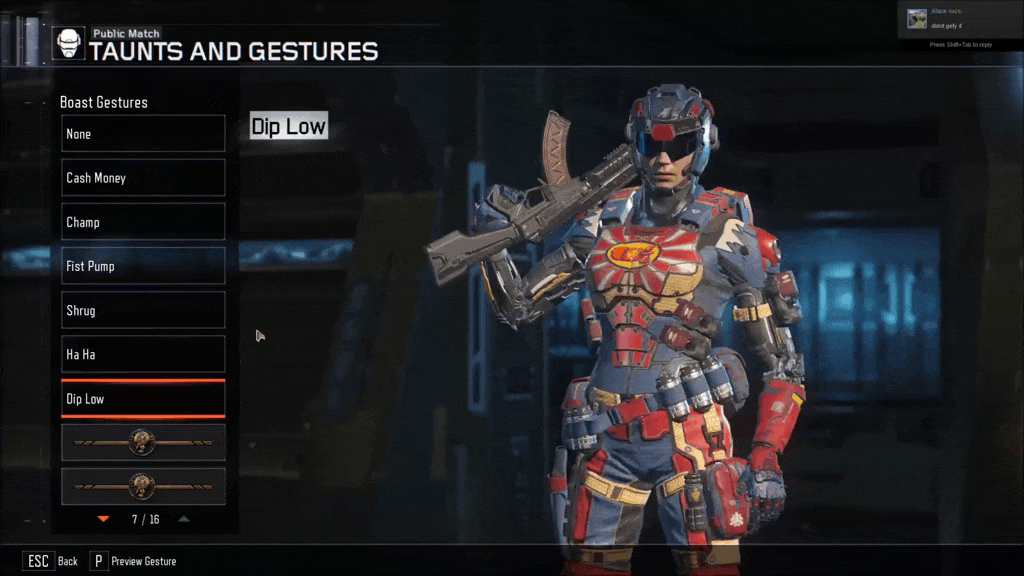Open the Steam chat notification
The height and width of the screenshot is (576, 1024).
[x=958, y=19]
